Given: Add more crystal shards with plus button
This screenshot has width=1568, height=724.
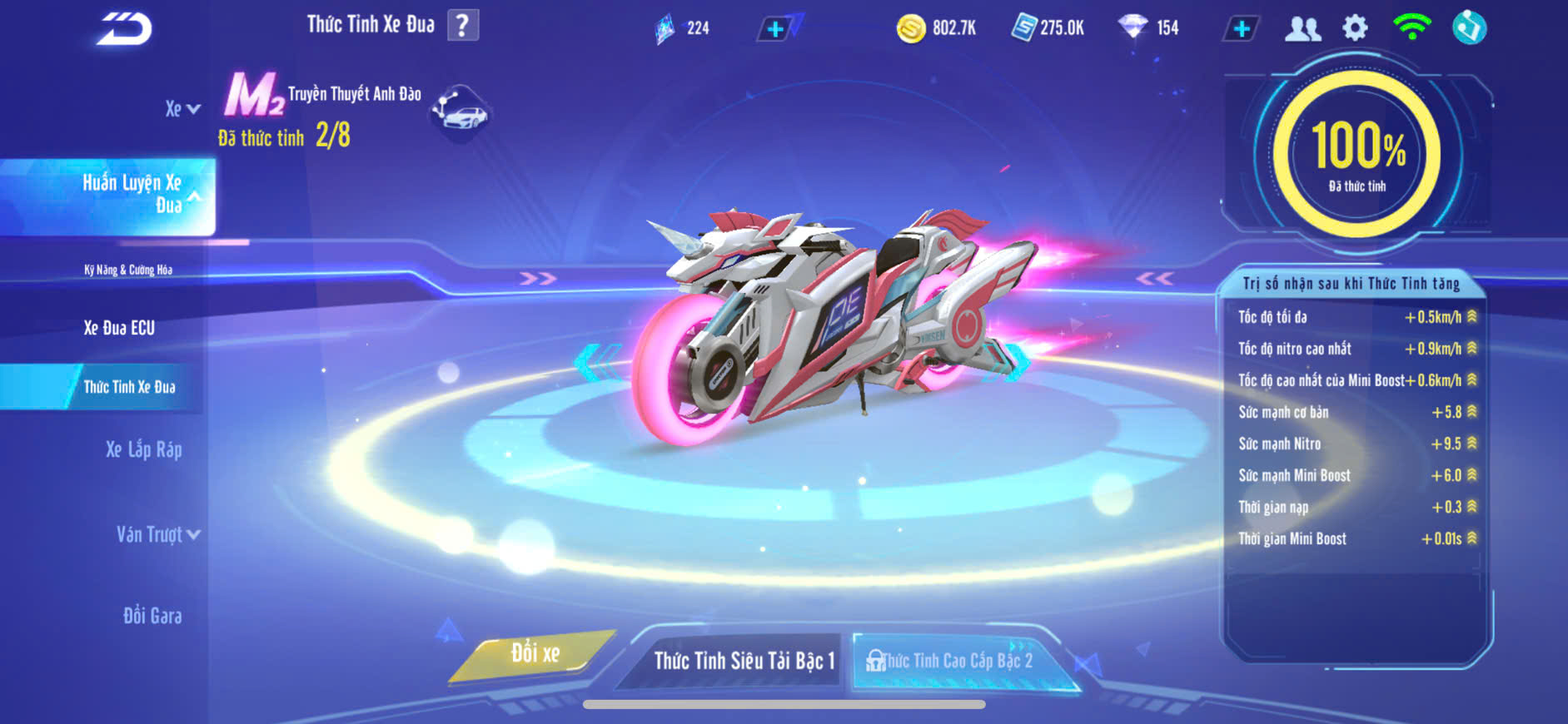Looking at the screenshot, I should [775, 30].
